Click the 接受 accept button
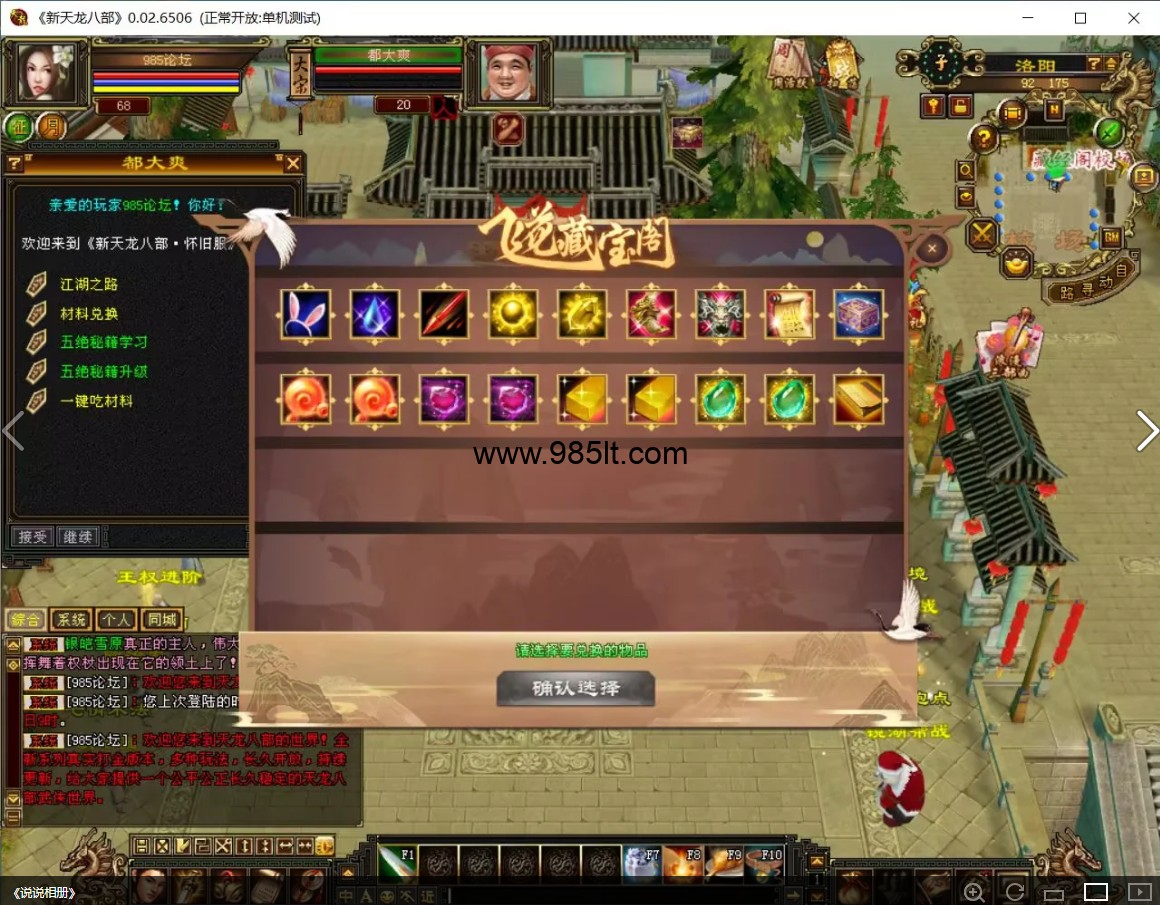1160x905 pixels. 32,537
